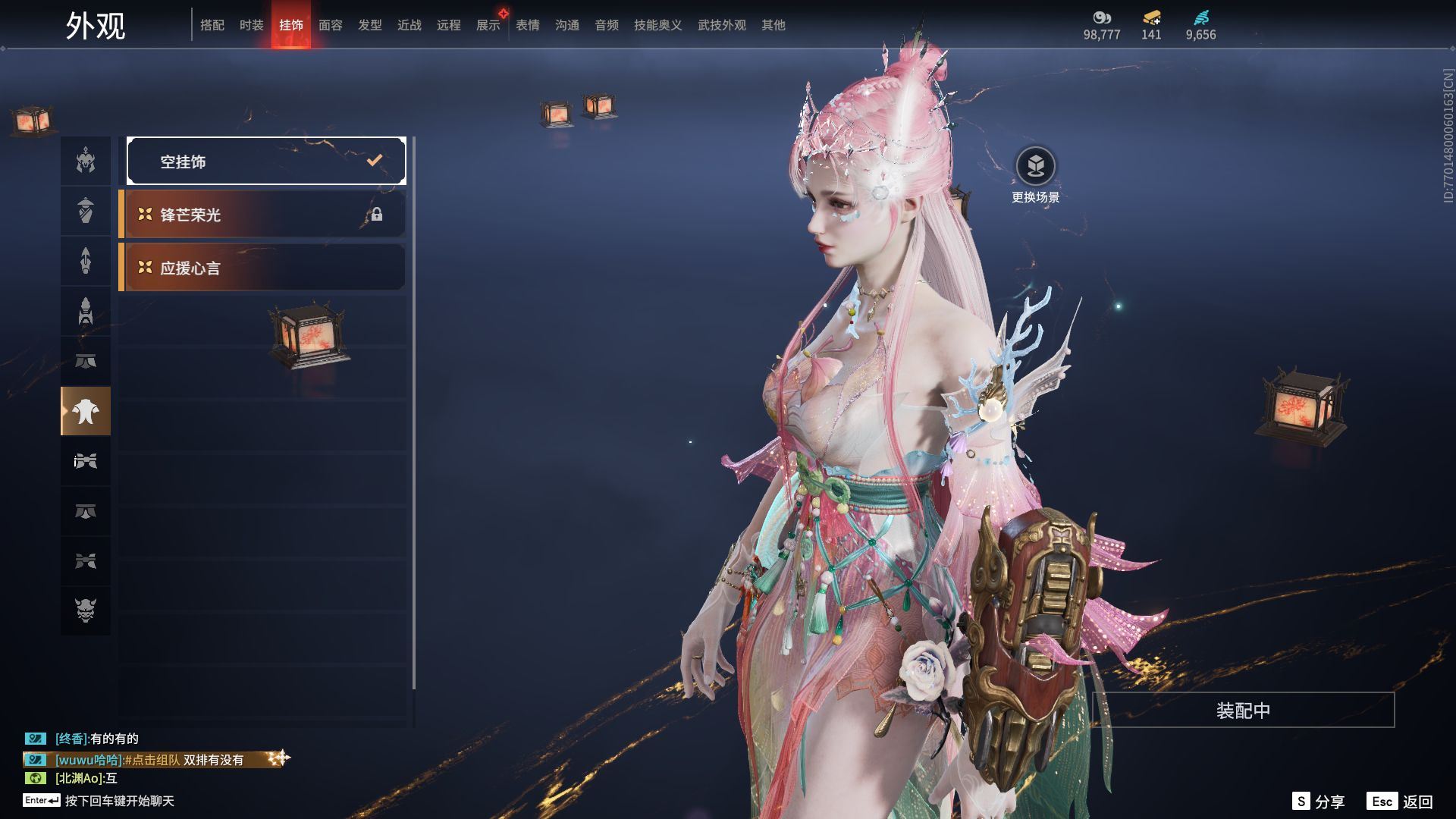Screen dimensions: 1456x819
Task: Click the 装配中 button
Action: tap(1243, 711)
